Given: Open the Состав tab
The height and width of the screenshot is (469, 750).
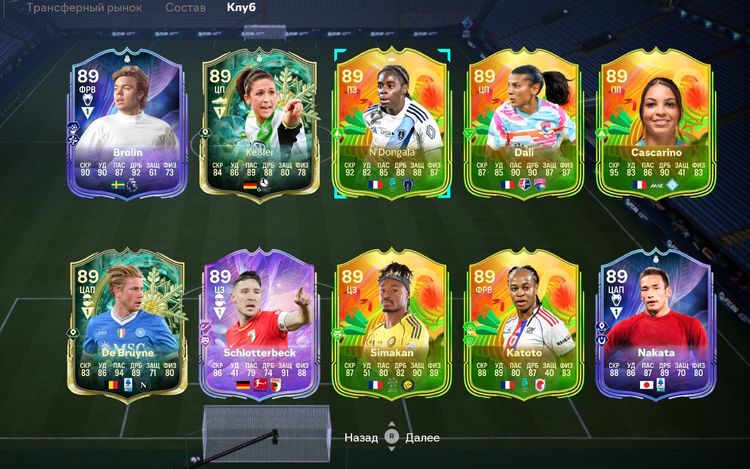Looking at the screenshot, I should [186, 8].
